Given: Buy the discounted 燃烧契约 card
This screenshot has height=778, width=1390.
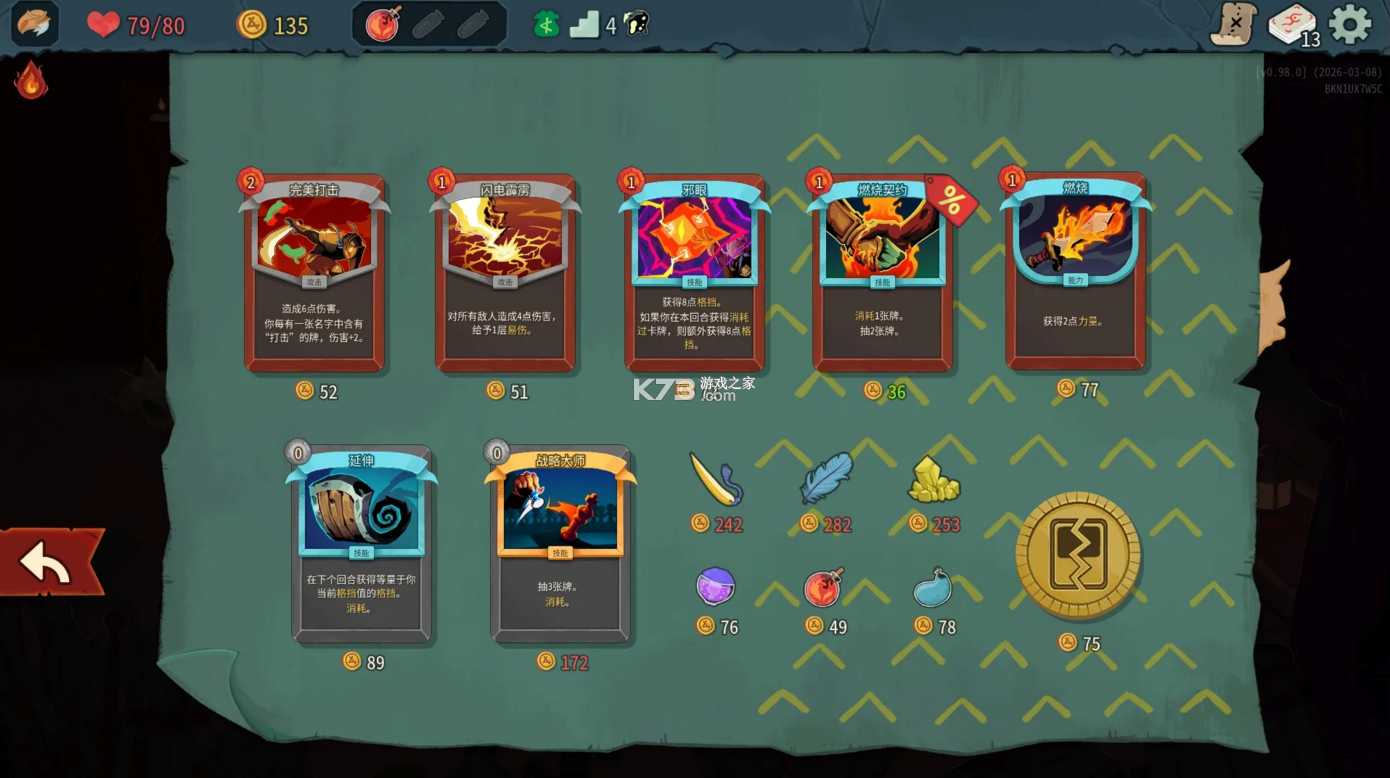Looking at the screenshot, I should pos(881,273).
